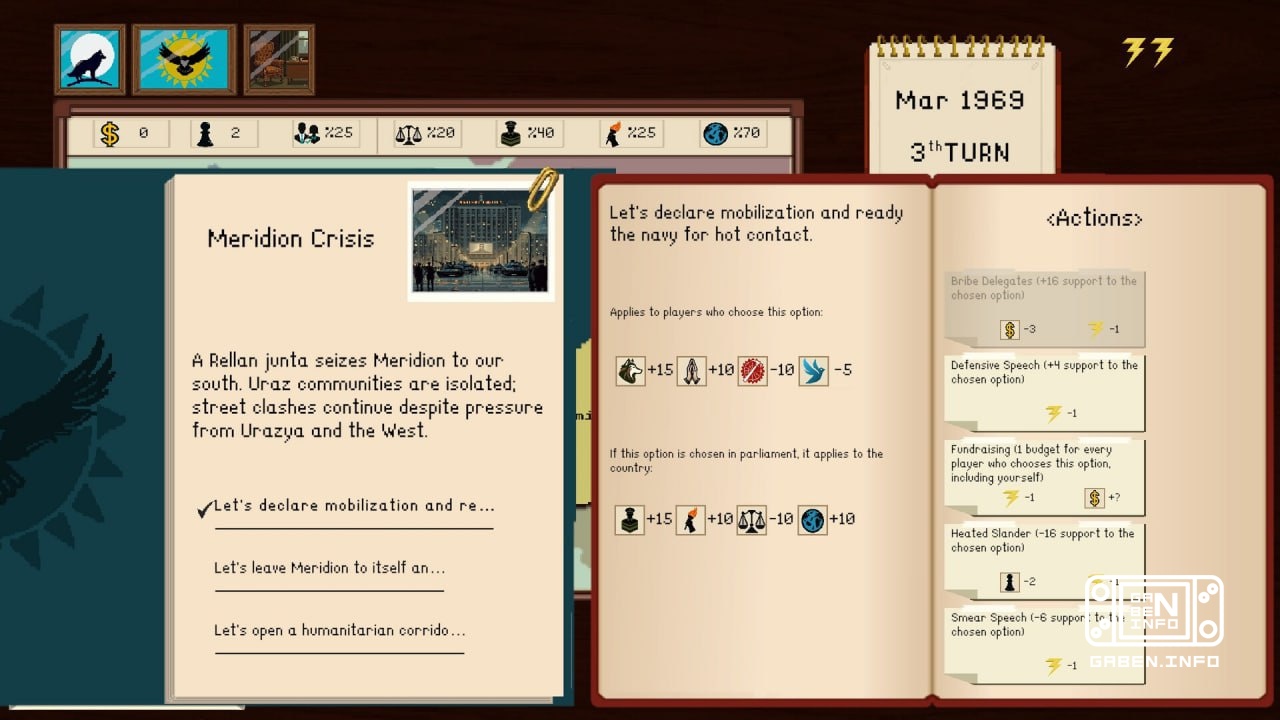Open the Mar 1969 turn calendar notepad
Viewport: 1280px width, 720px height.
[958, 110]
